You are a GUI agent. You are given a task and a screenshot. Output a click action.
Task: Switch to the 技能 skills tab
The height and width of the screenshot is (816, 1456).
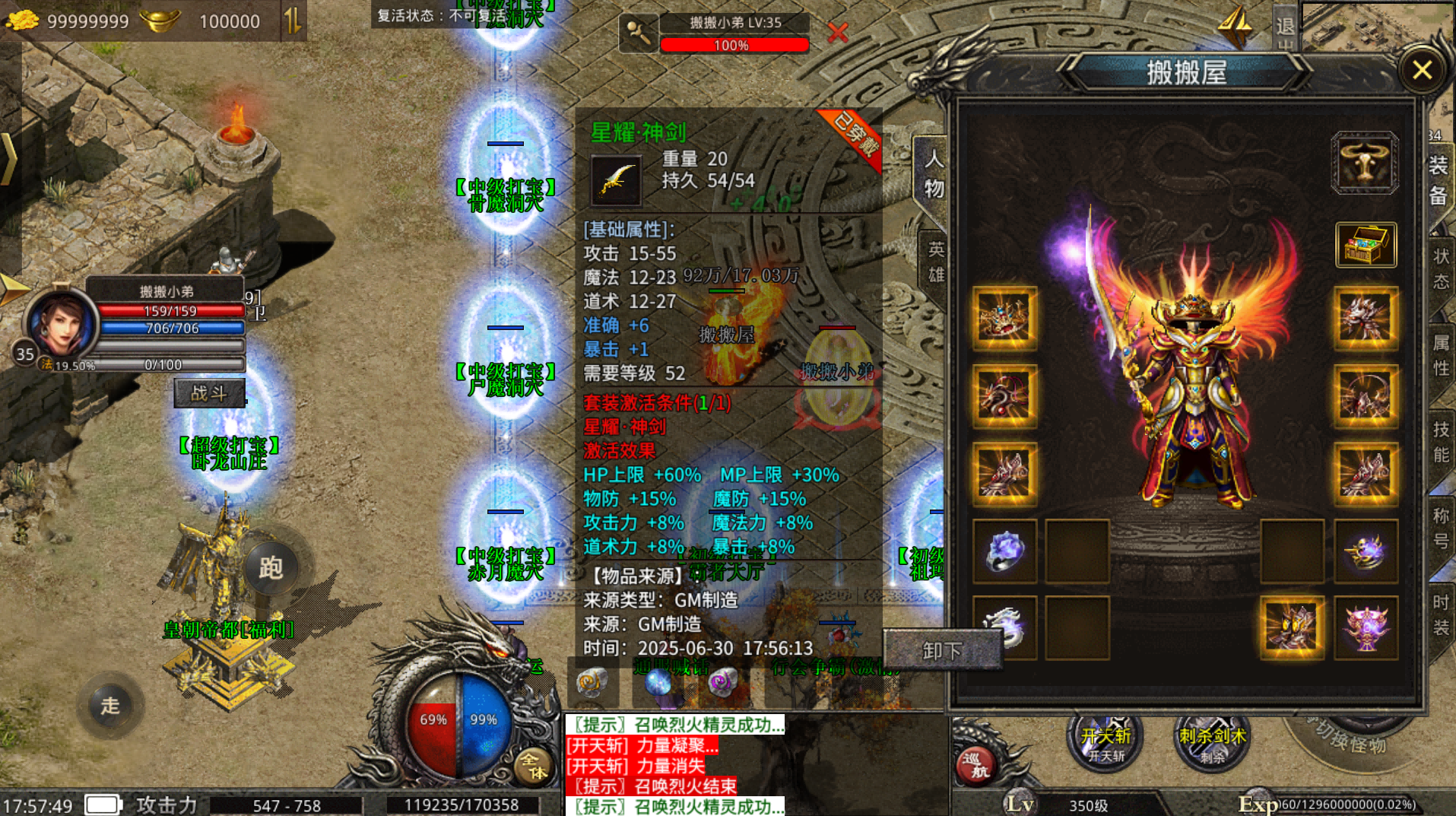pyautogui.click(x=1441, y=442)
